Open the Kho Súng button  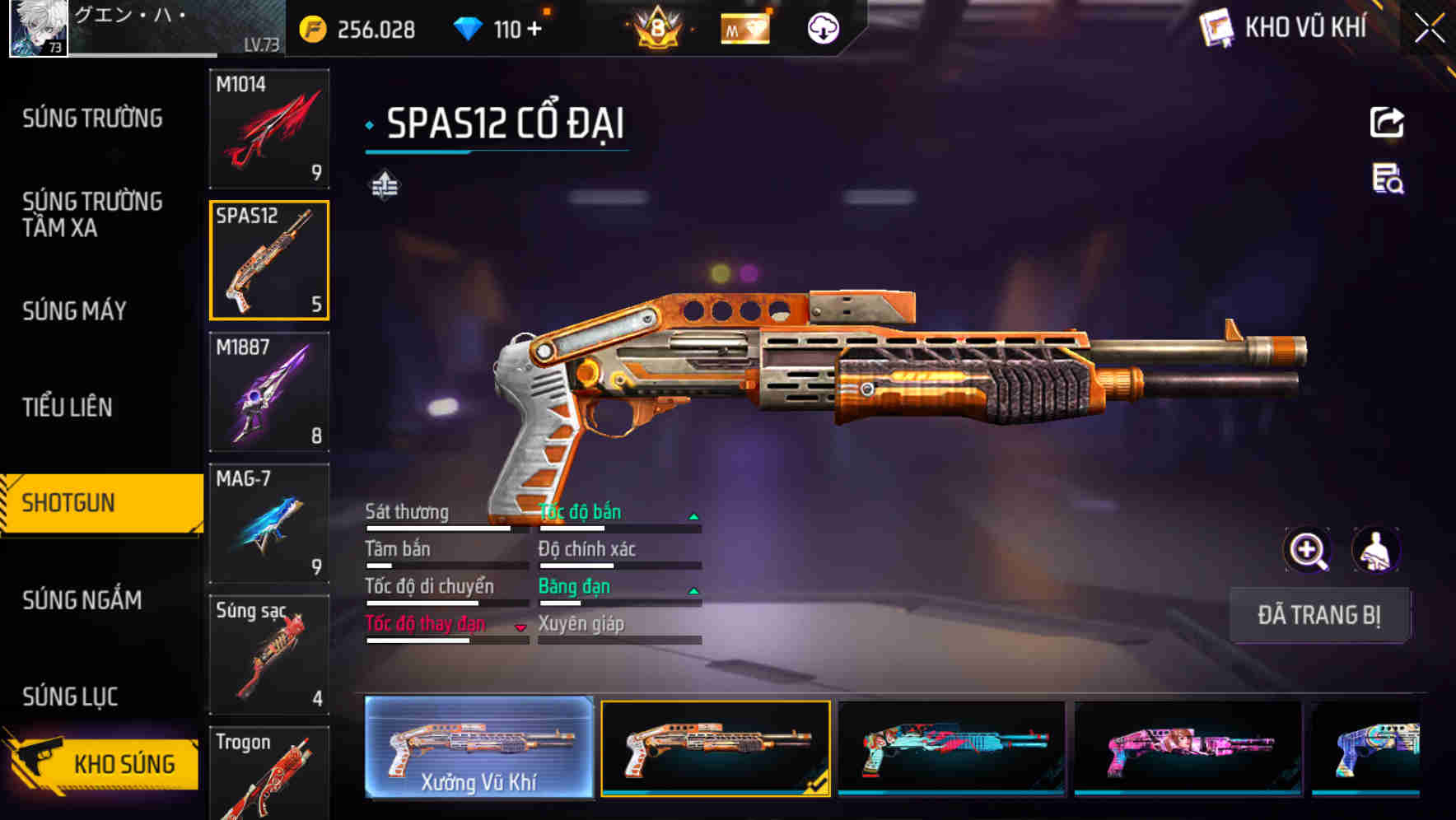(x=103, y=763)
